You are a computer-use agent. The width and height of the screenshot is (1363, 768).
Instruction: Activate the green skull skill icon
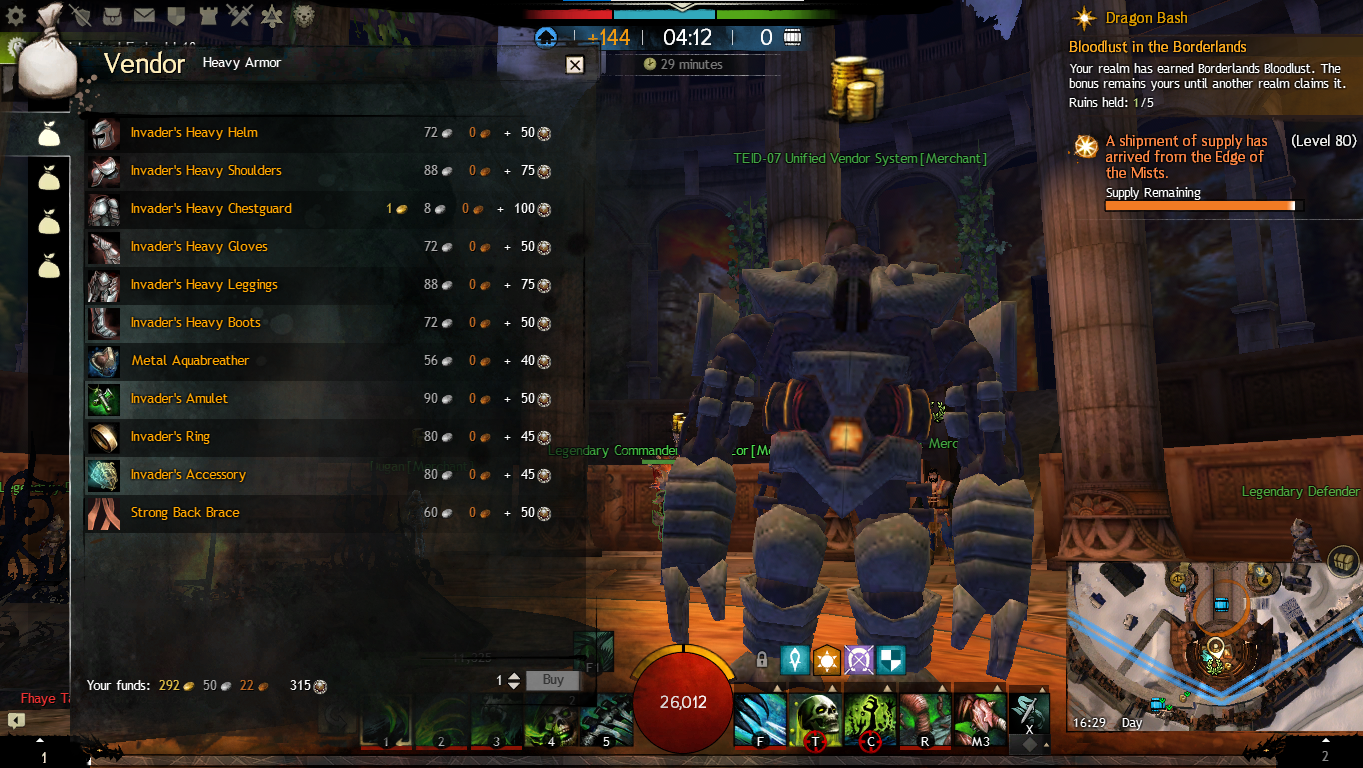[x=816, y=717]
